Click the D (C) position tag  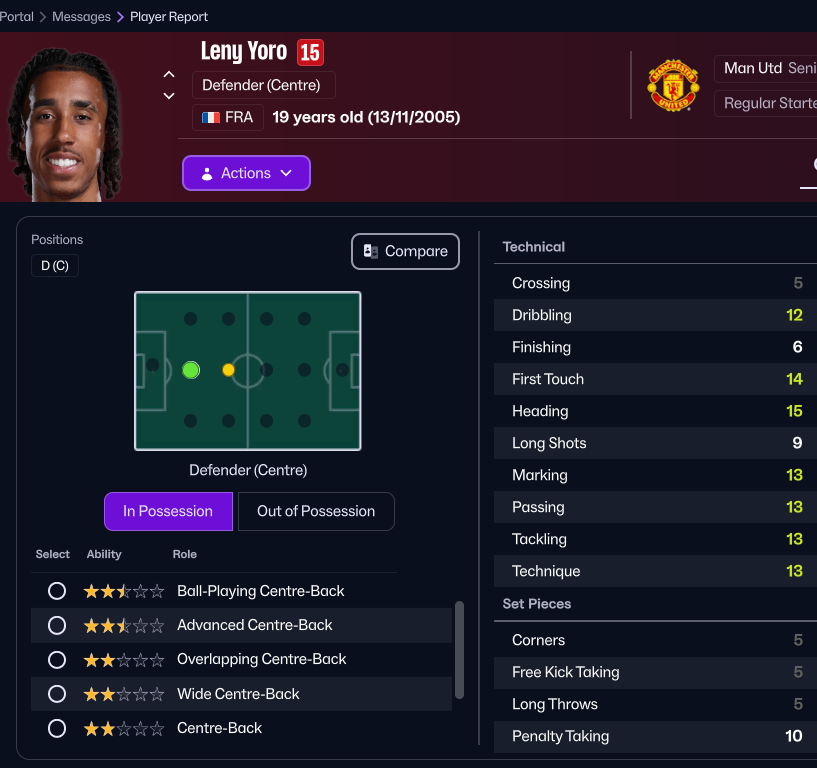pyautogui.click(x=55, y=266)
